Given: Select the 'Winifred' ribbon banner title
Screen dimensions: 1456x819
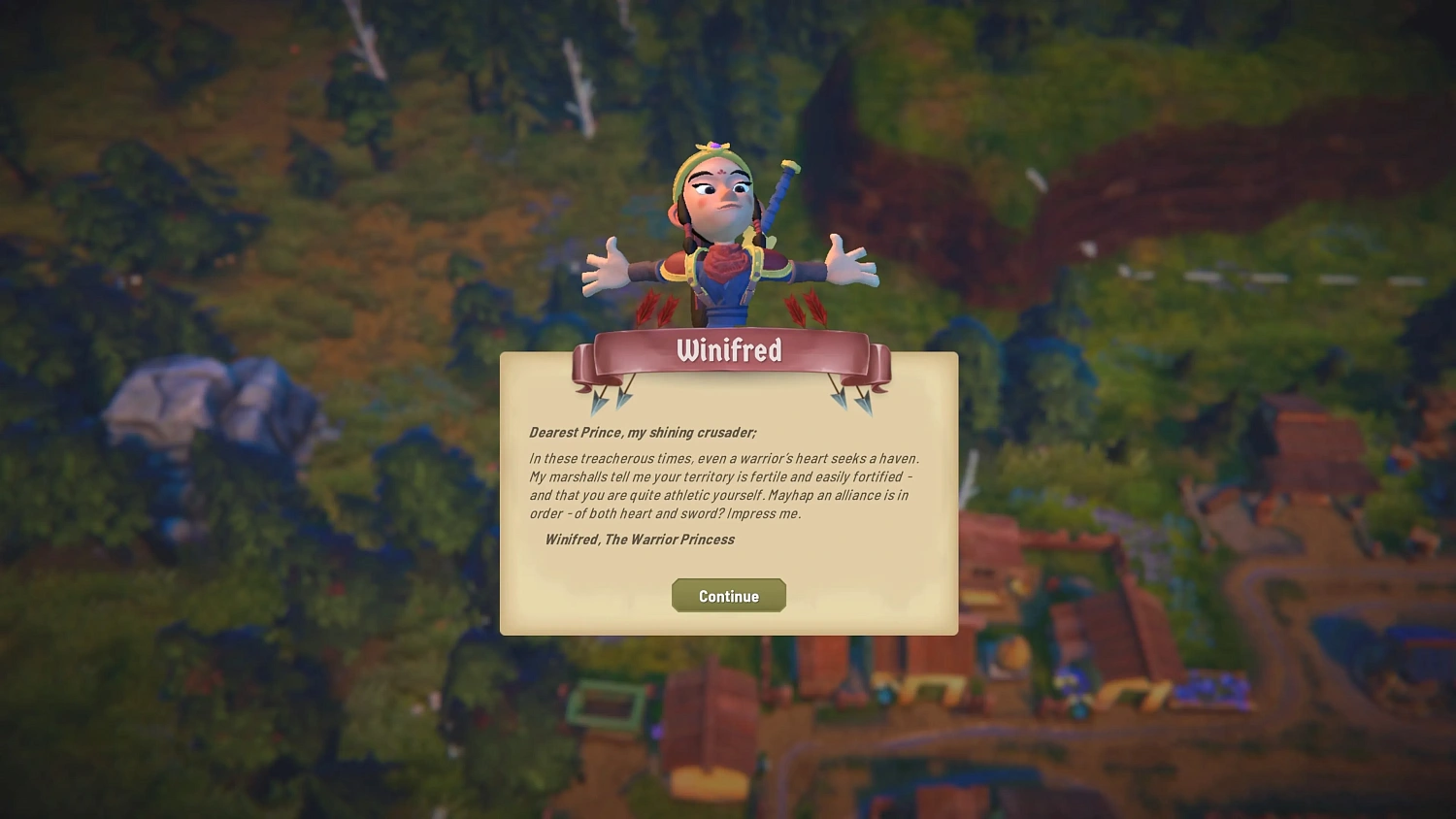Looking at the screenshot, I should pos(729,351).
